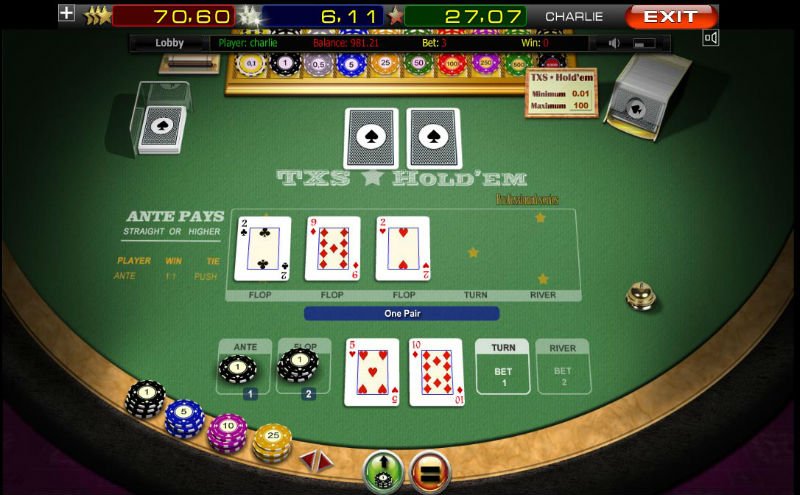Screen dimensions: 800x495
Task: Pick the purple 10 chip stack
Action: (227, 431)
